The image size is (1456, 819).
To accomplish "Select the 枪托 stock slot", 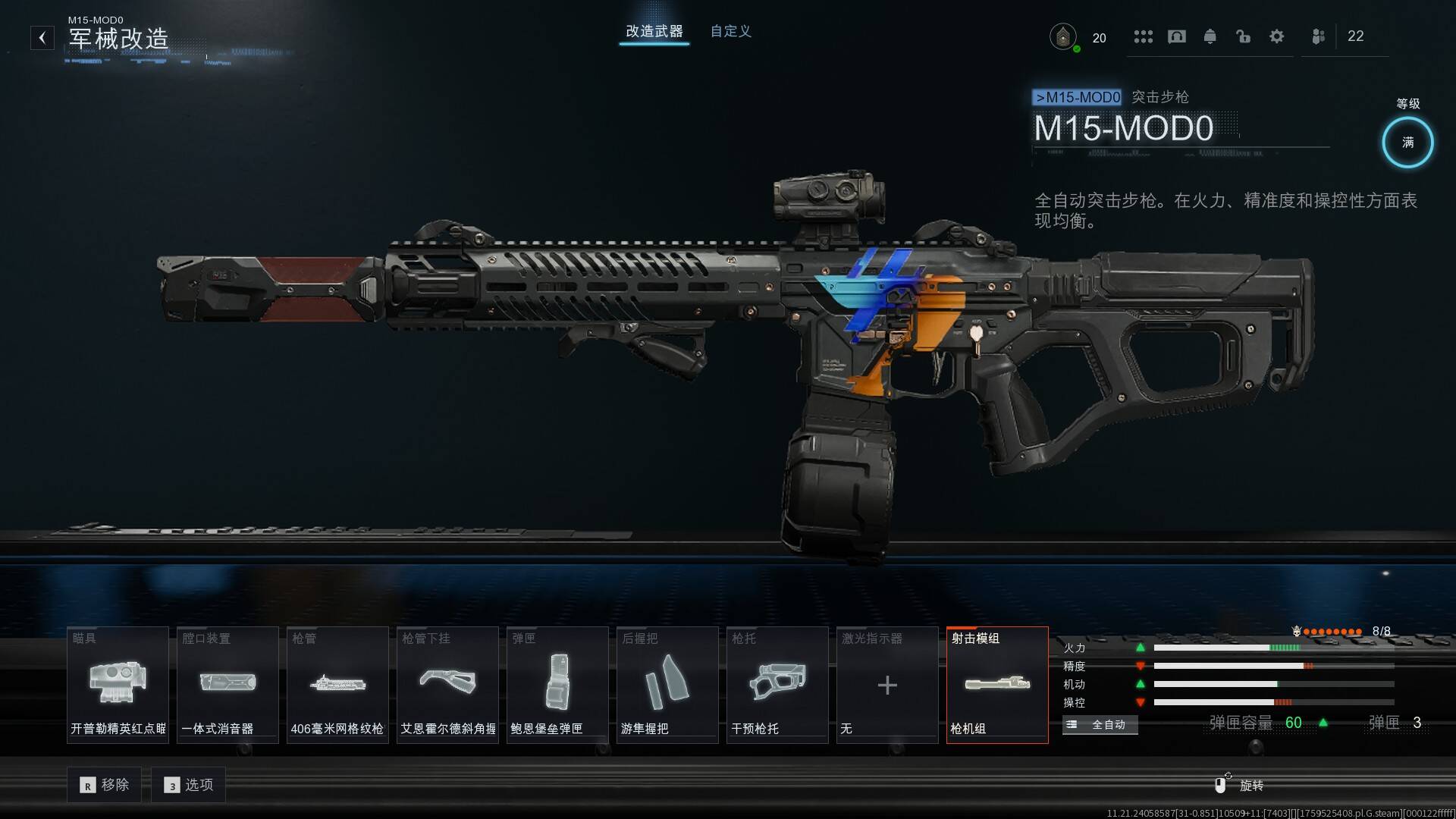I will pos(777,685).
